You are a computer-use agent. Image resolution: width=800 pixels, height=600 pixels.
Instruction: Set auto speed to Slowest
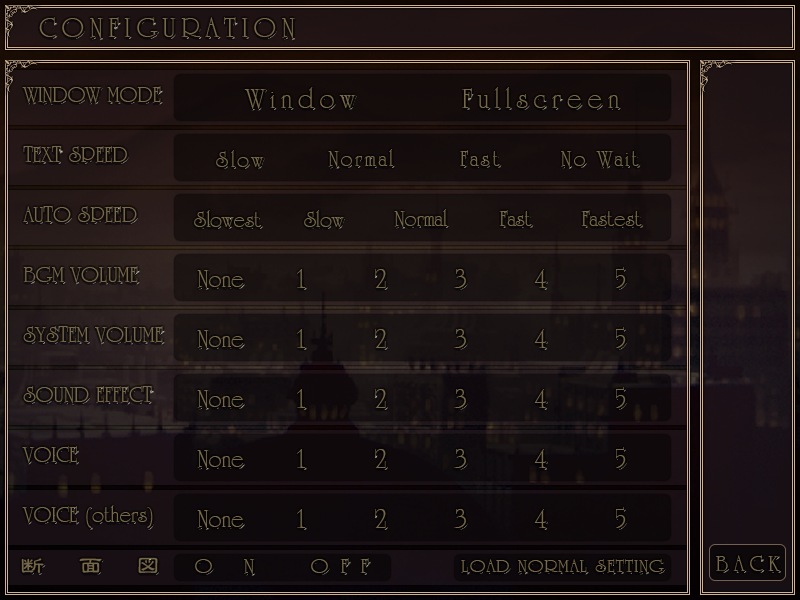[x=228, y=220]
